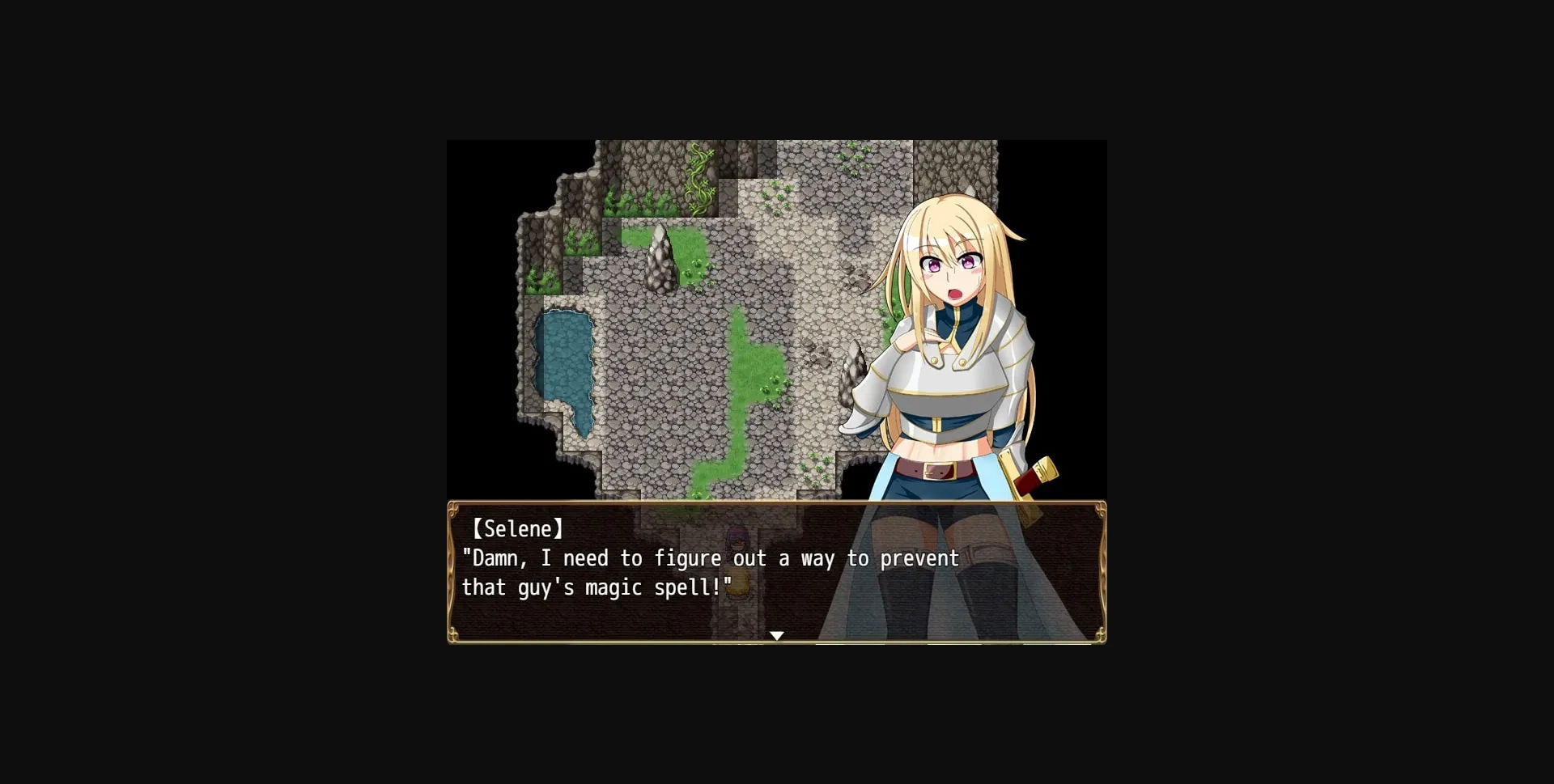Click the golden border frame of the dialogue box
The width and height of the screenshot is (1554, 784).
tap(777, 502)
